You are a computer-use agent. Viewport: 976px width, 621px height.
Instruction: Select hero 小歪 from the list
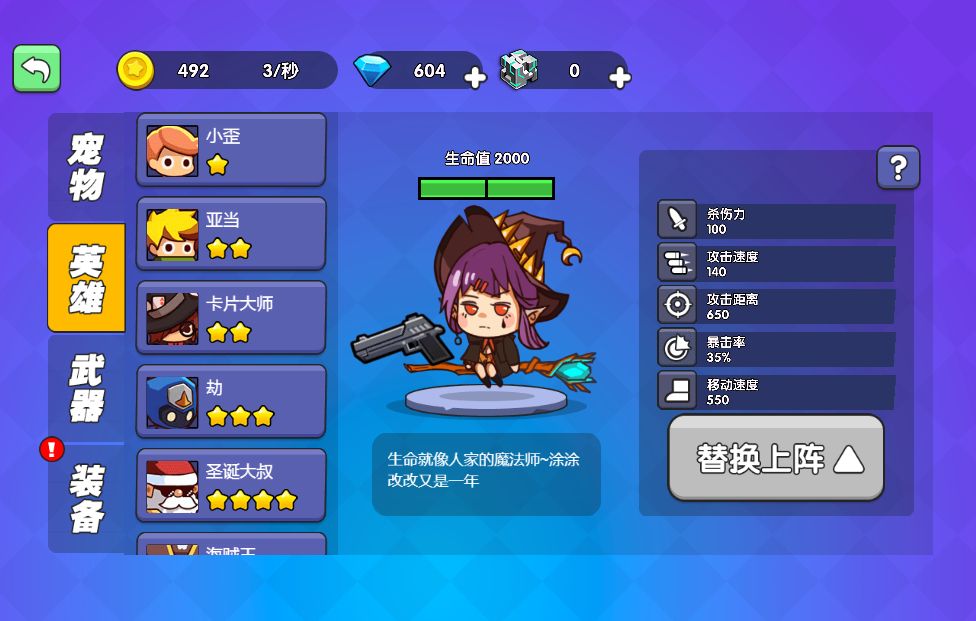[231, 150]
